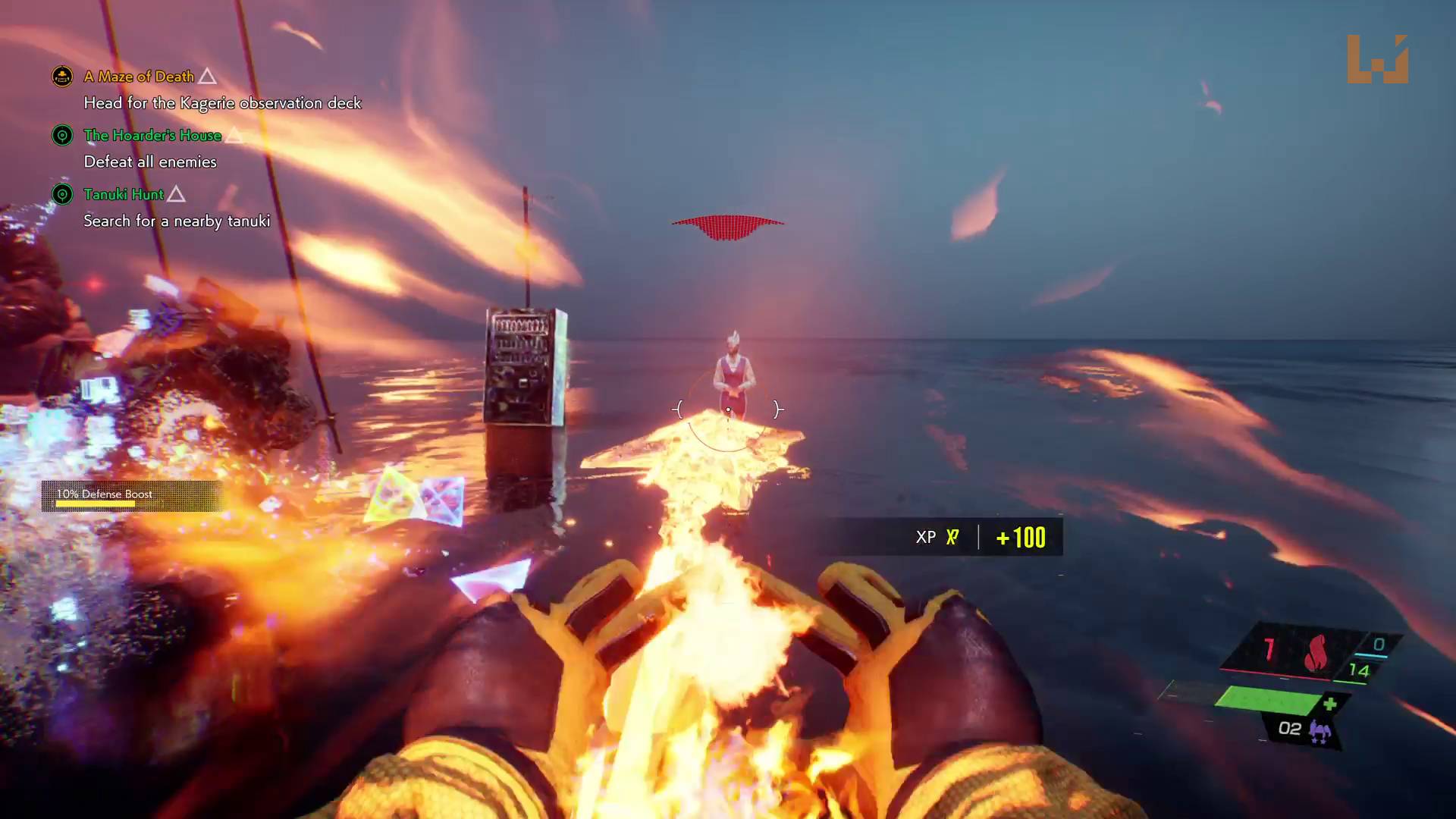Click the purple spirit consumable icon
This screenshot has height=819, width=1456.
[1320, 732]
